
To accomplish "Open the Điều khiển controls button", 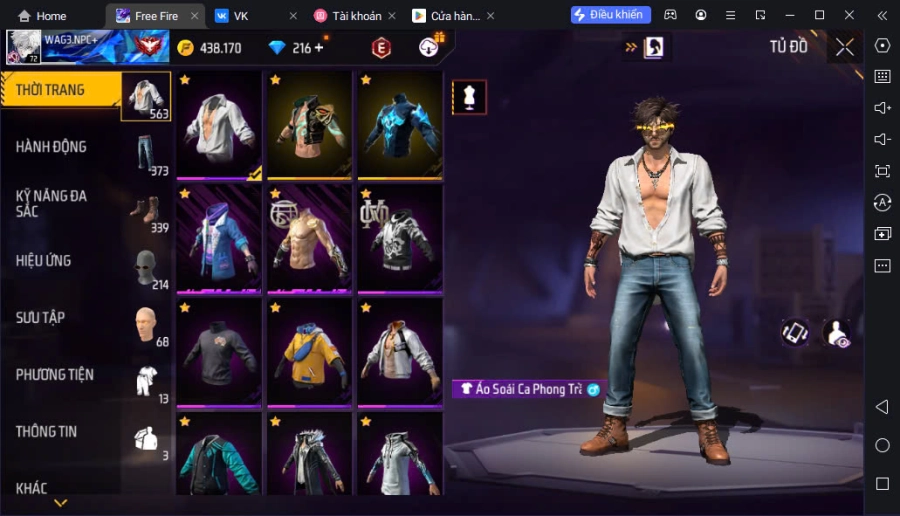I will (610, 15).
